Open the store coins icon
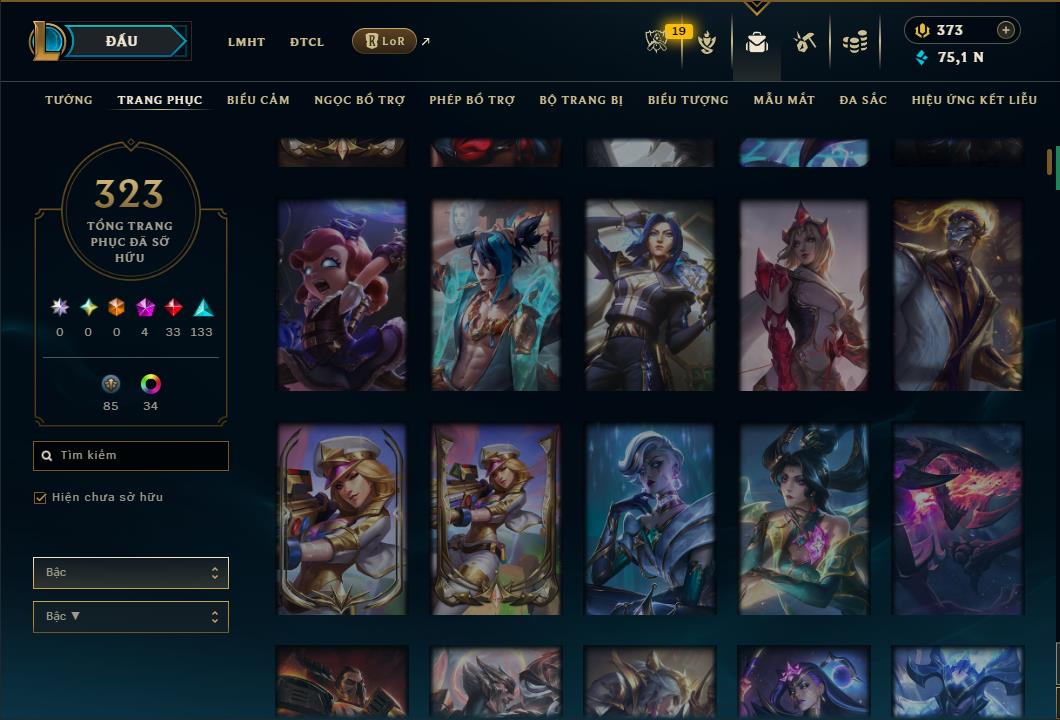This screenshot has width=1060, height=720. (x=854, y=42)
